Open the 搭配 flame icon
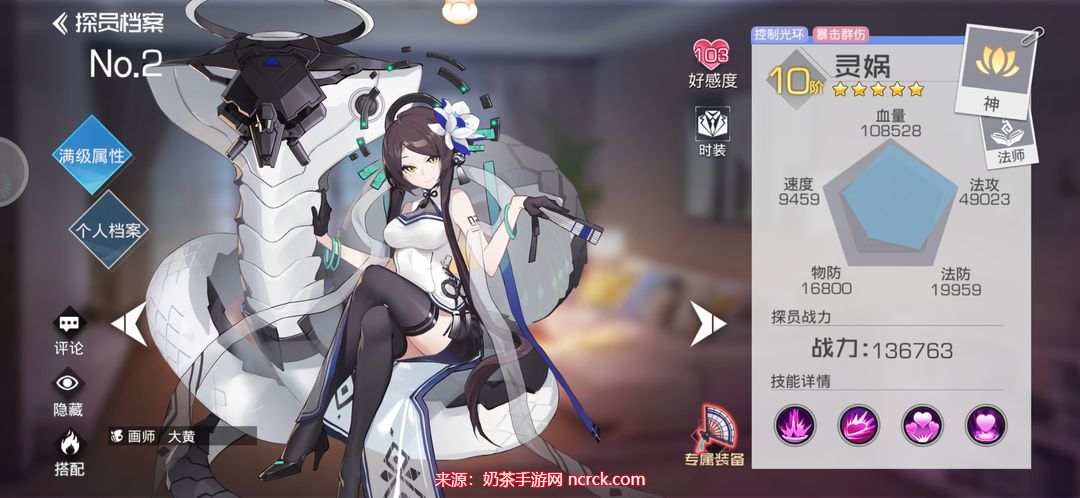1080x498 pixels. (68, 449)
